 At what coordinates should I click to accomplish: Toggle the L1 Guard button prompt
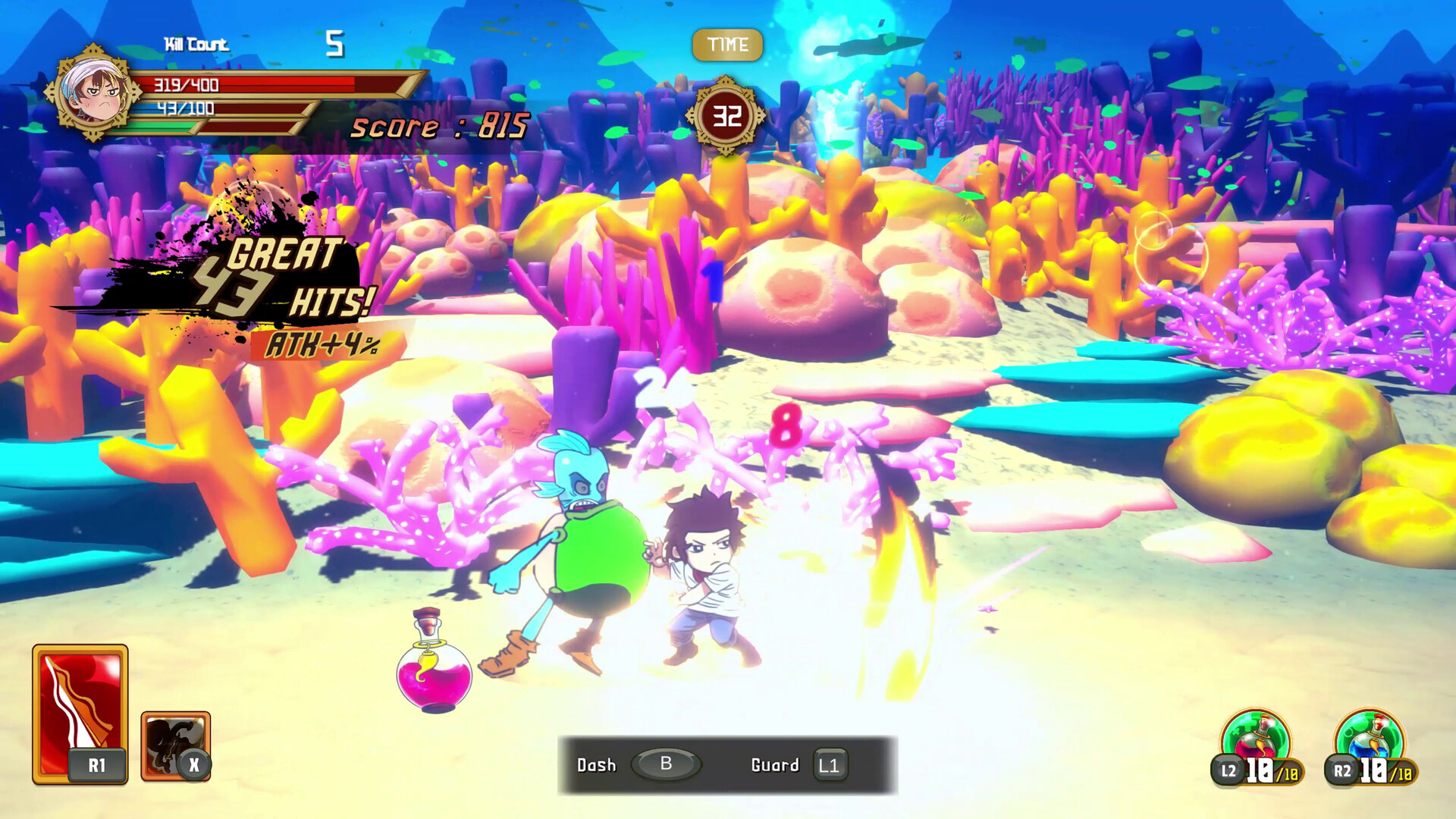coord(831,765)
